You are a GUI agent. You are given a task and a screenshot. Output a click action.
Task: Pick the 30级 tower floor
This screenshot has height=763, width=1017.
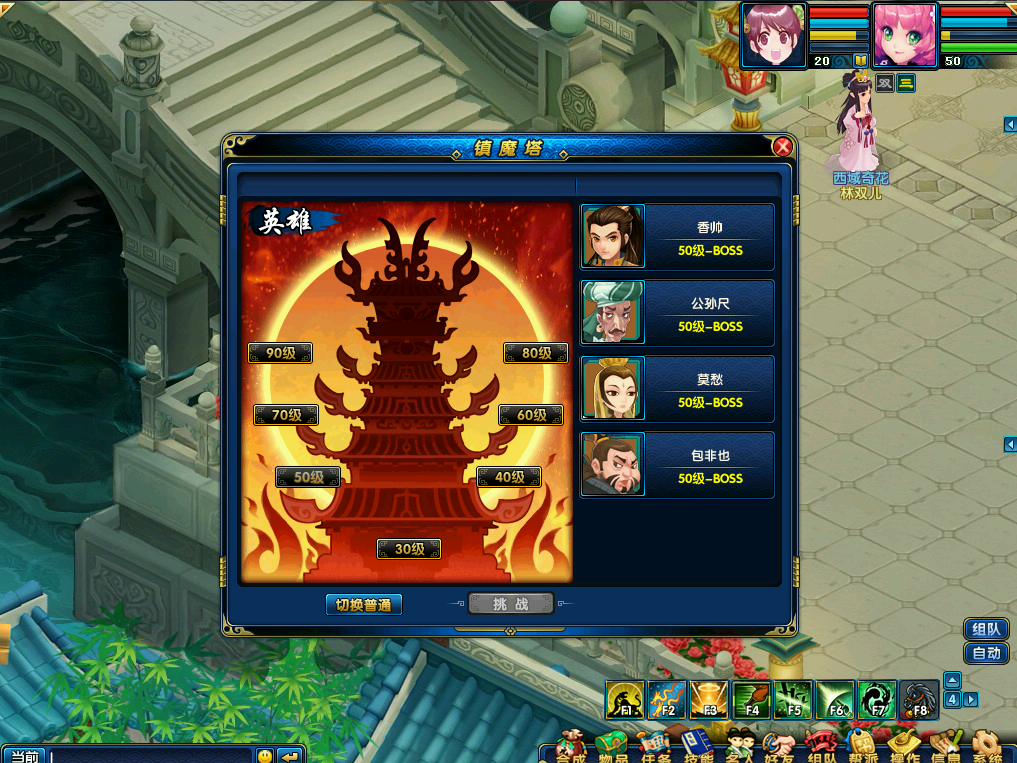tap(409, 549)
